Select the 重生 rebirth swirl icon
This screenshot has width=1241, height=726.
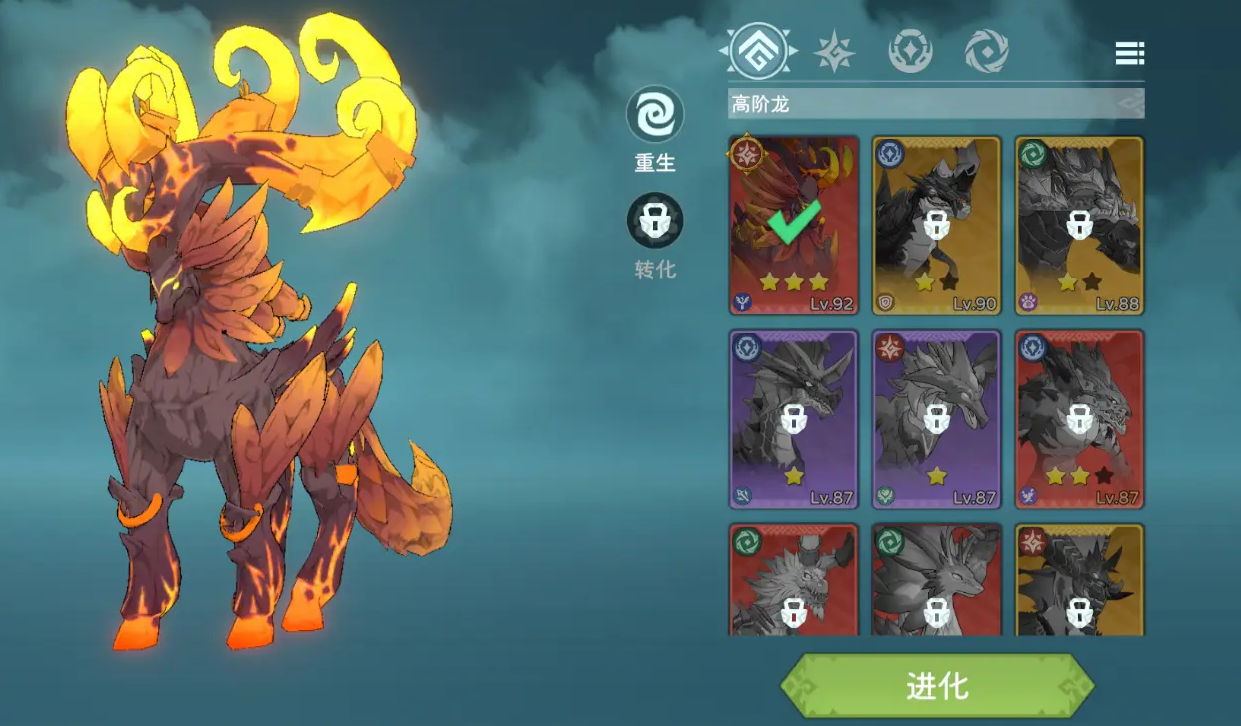(x=655, y=115)
